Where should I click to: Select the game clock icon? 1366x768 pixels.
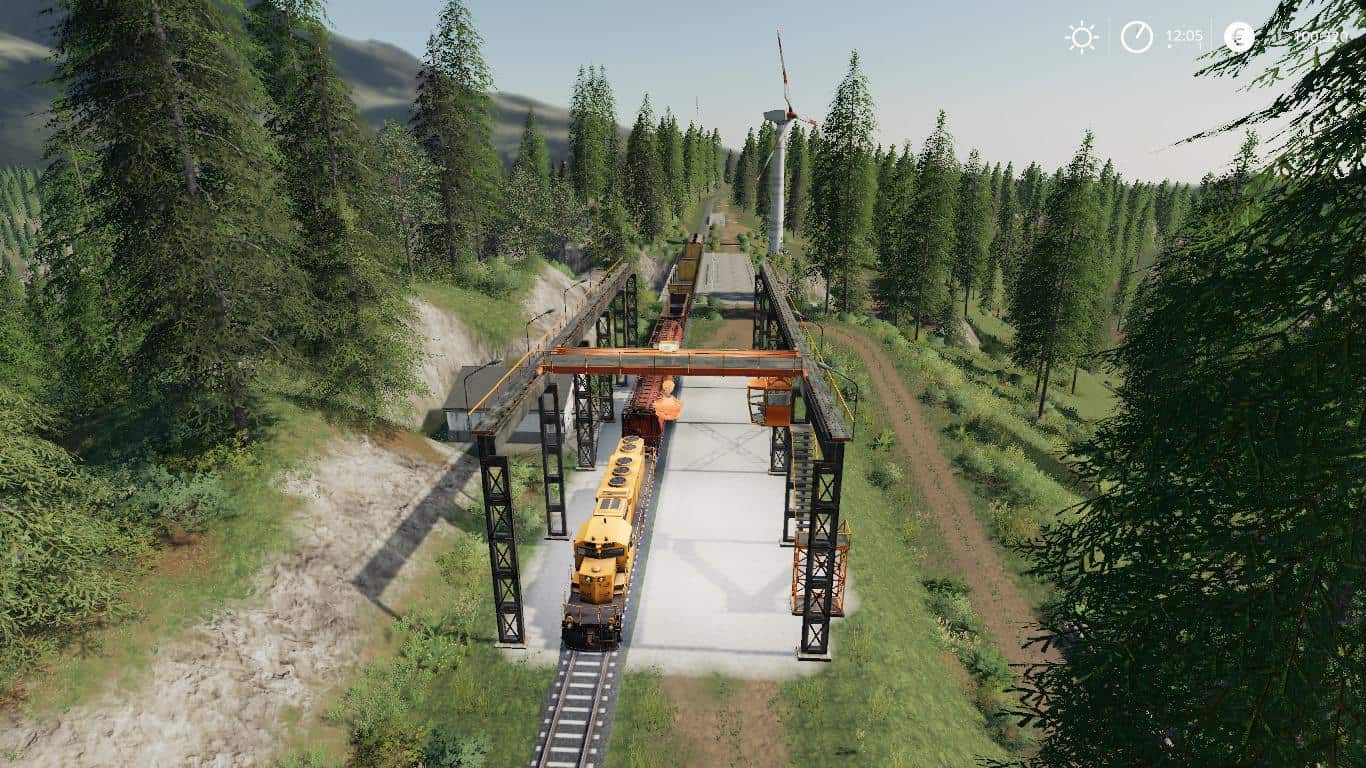1136,37
